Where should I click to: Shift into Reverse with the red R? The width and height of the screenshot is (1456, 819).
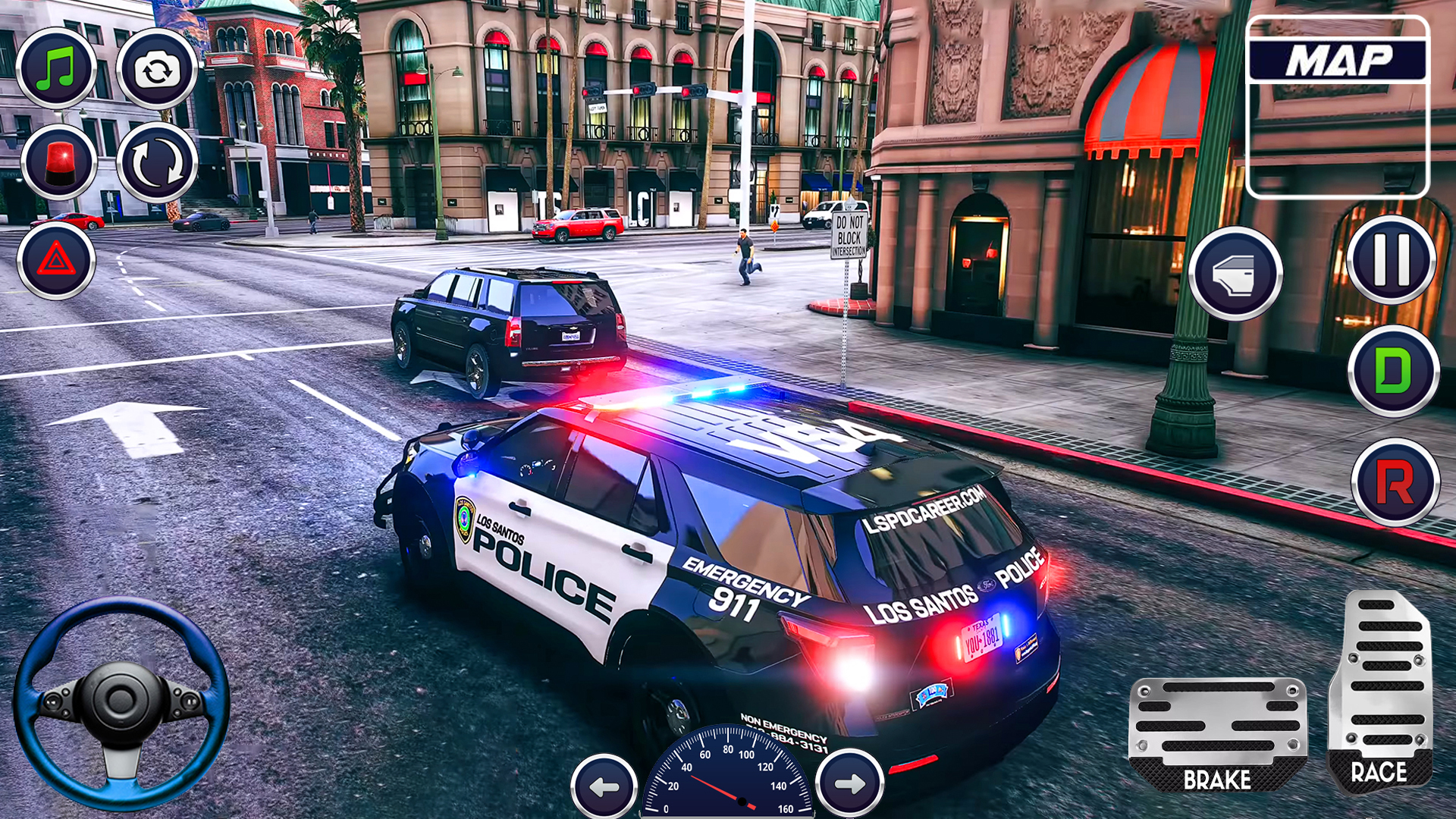[1395, 482]
